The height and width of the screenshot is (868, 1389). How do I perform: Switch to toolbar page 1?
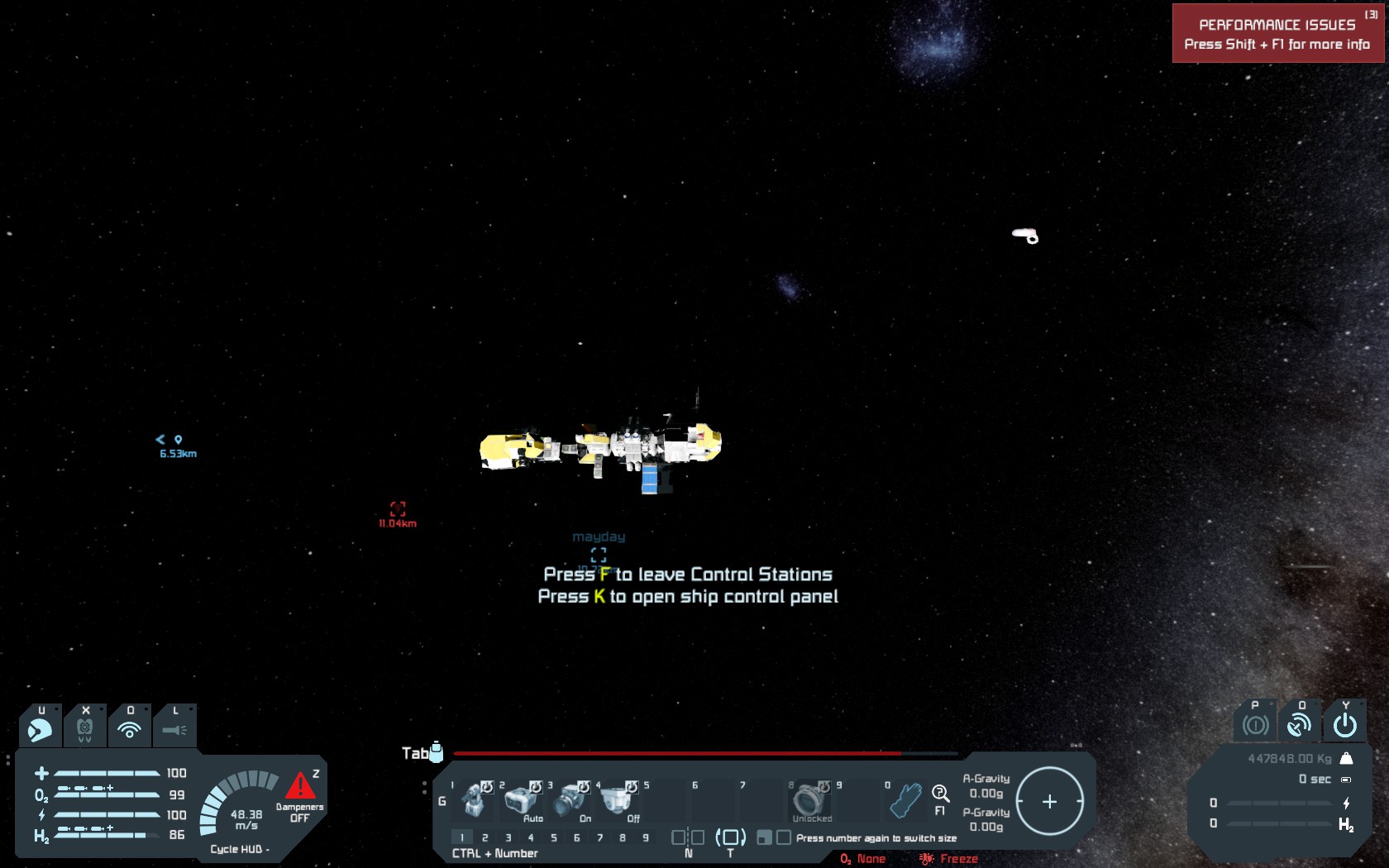tap(462, 837)
